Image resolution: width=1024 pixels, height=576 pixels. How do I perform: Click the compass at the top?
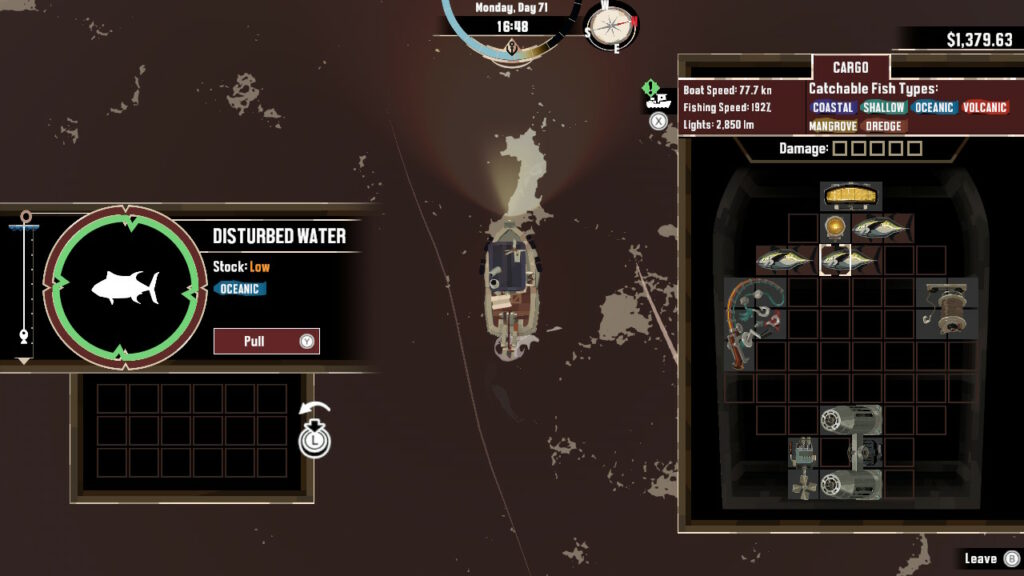(x=612, y=26)
